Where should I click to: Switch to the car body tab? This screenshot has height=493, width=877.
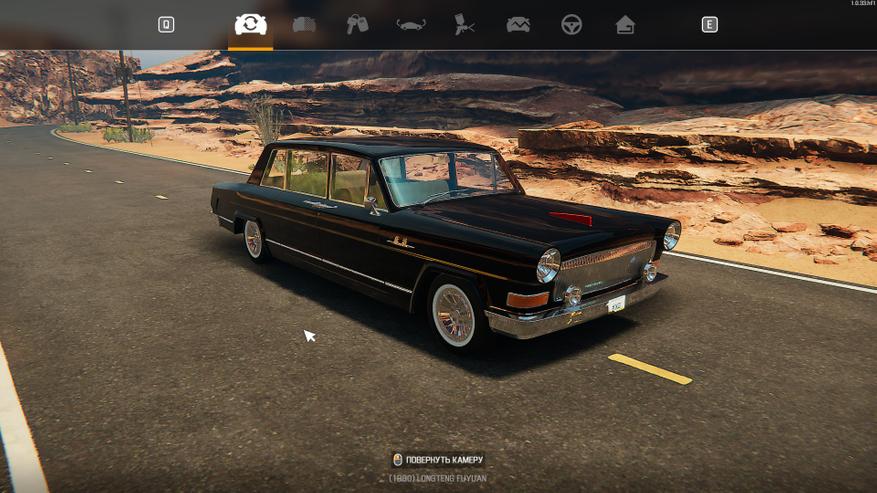point(304,24)
